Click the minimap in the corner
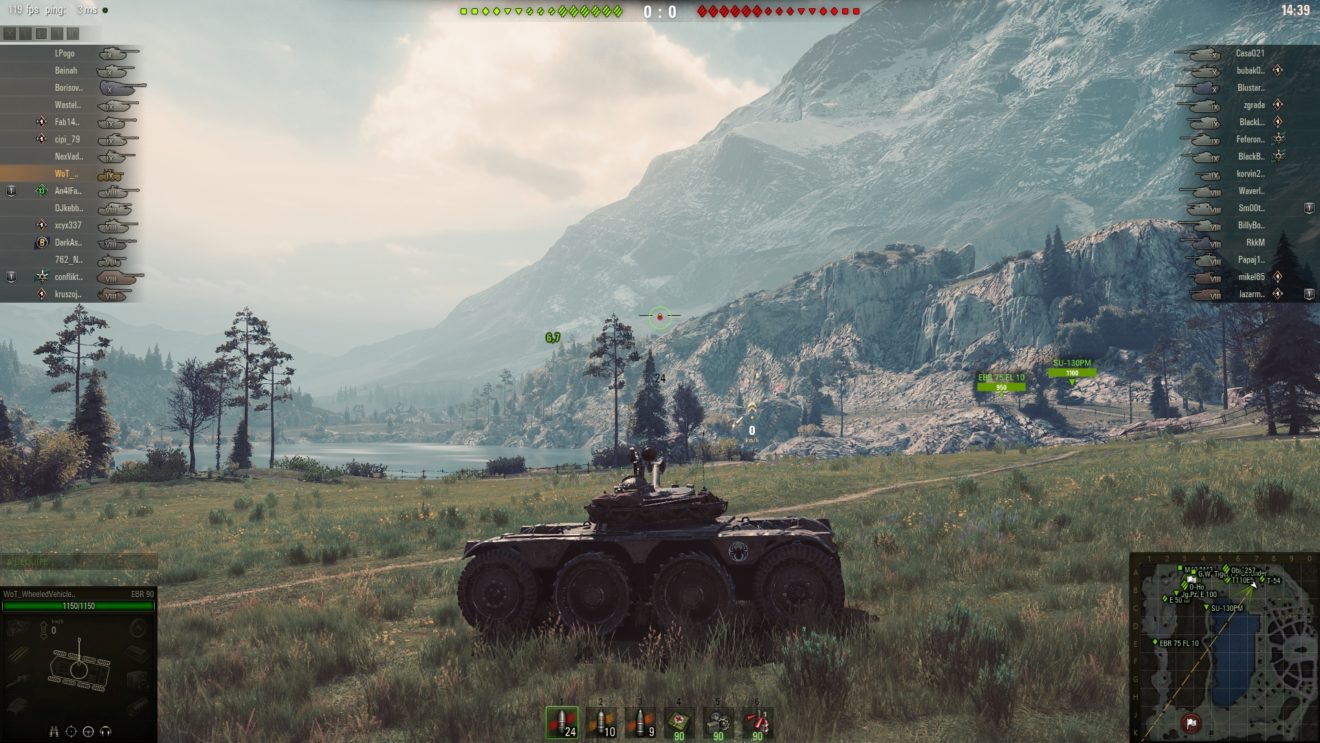1320x743 pixels. tap(1224, 648)
